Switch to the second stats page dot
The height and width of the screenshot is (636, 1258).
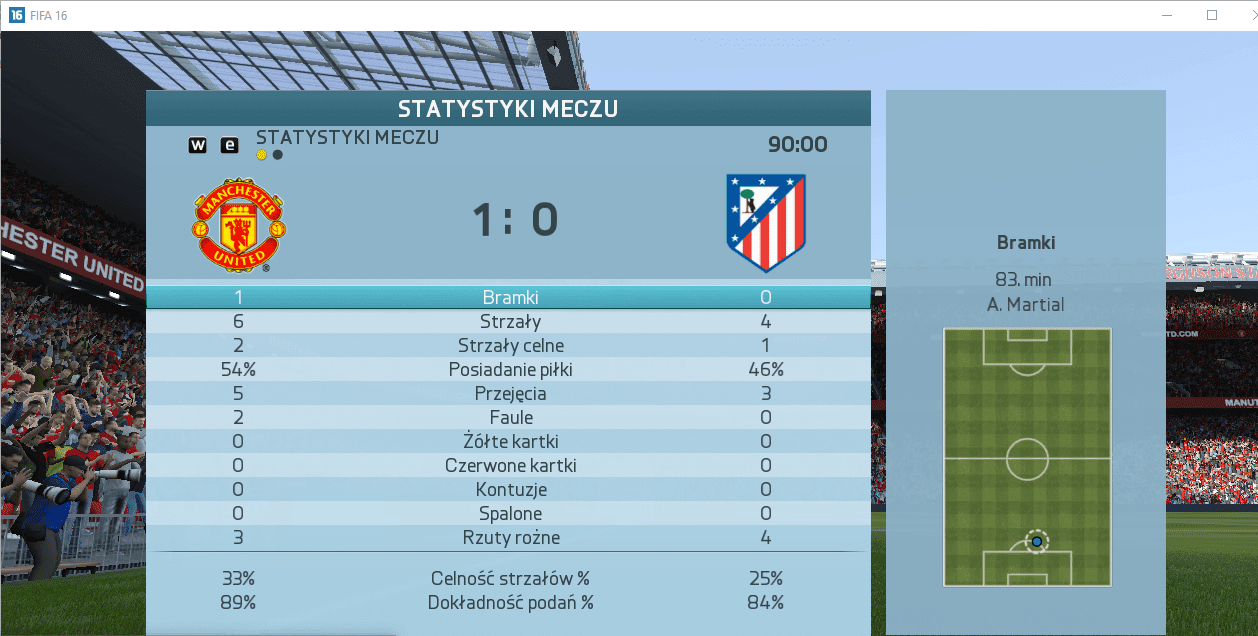pos(277,155)
